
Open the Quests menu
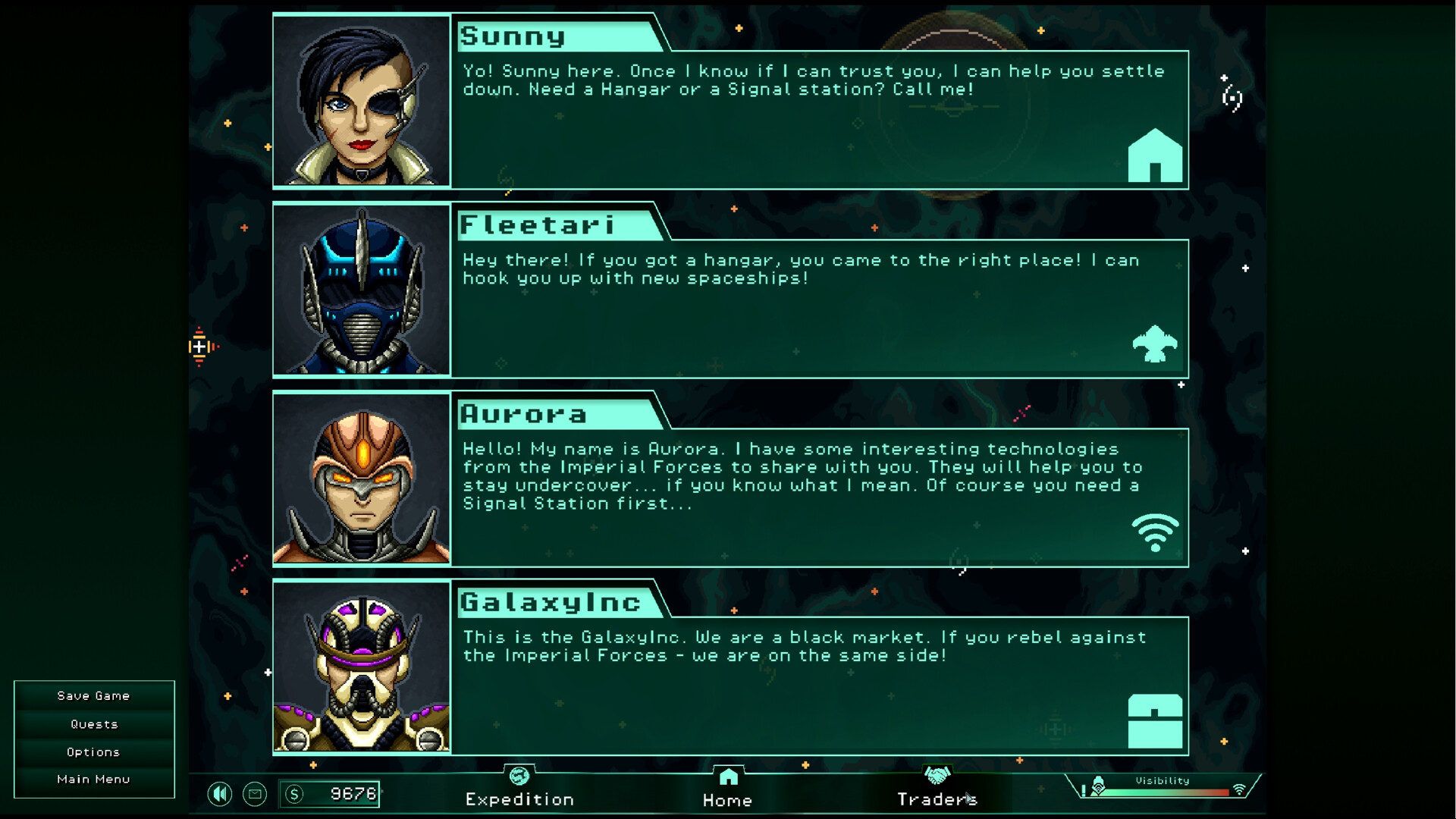[93, 723]
